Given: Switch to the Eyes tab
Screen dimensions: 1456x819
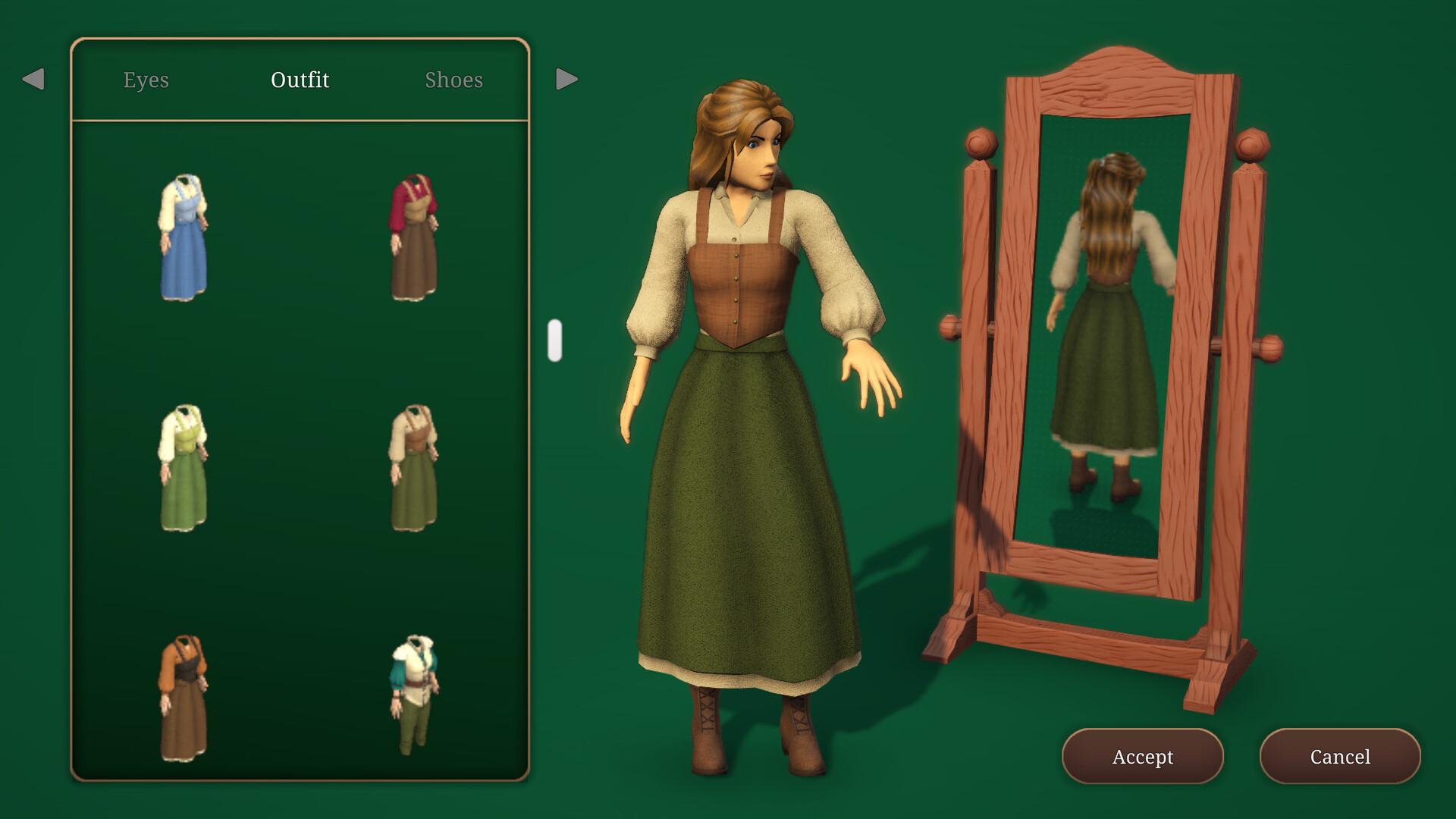Looking at the screenshot, I should [146, 79].
